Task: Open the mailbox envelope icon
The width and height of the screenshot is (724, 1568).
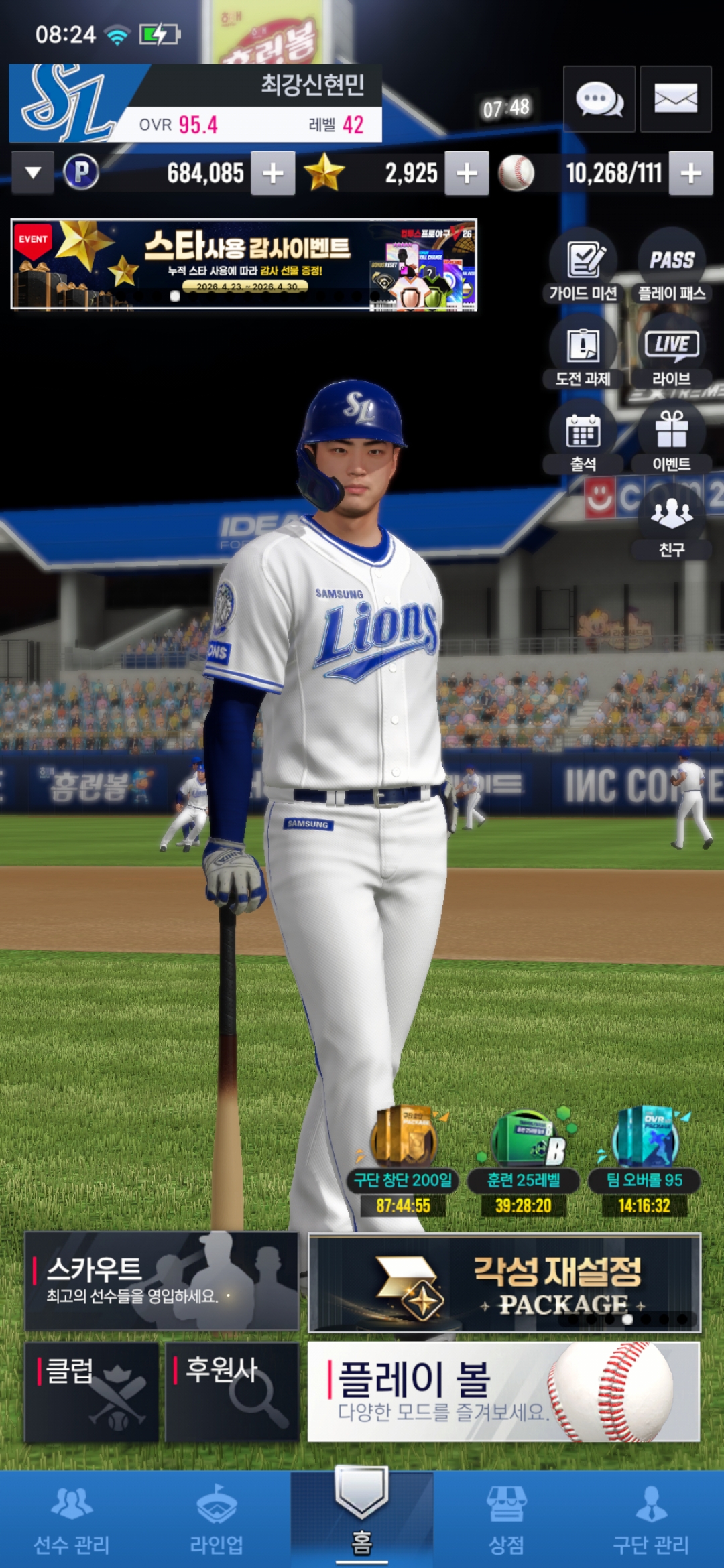Action: point(675,99)
